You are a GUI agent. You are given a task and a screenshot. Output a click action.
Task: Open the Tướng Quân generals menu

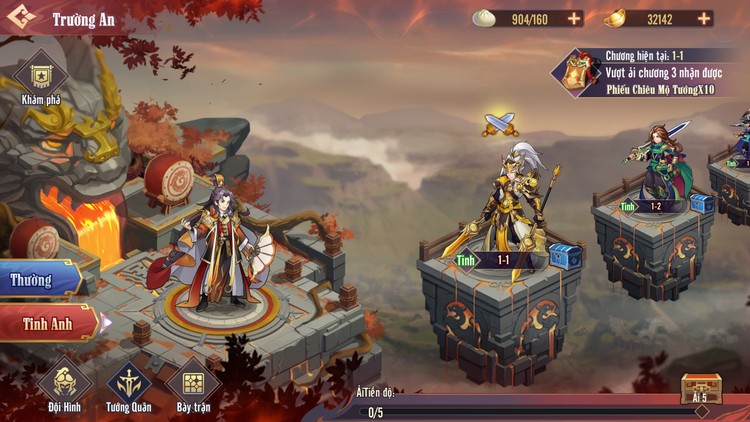pyautogui.click(x=128, y=385)
